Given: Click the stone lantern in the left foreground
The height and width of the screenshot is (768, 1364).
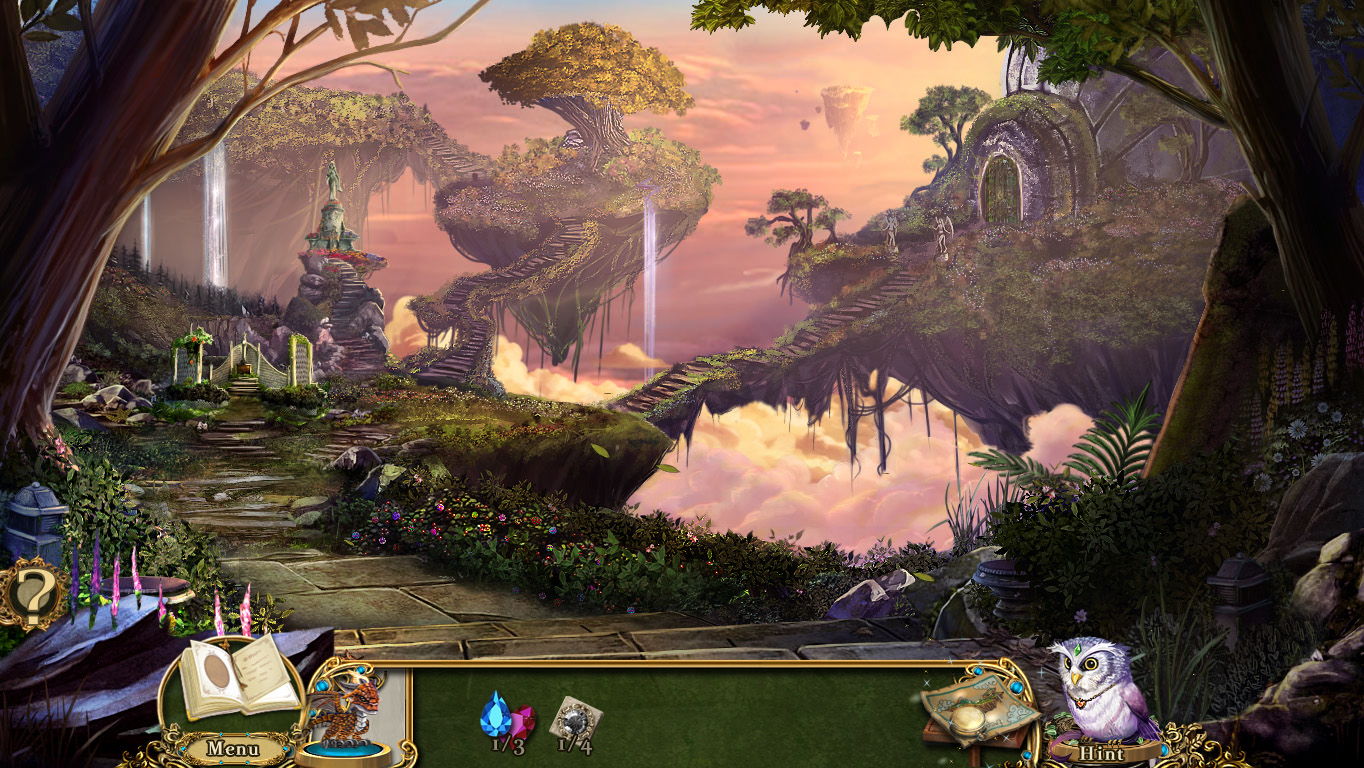Looking at the screenshot, I should click(x=37, y=510).
